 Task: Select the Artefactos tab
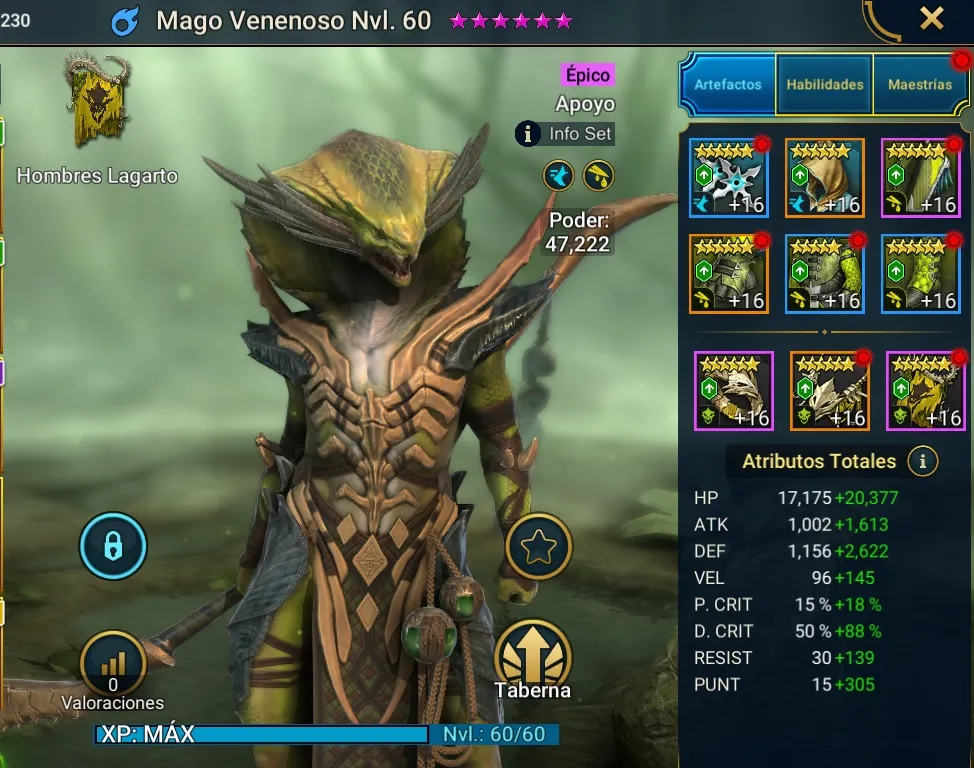pyautogui.click(x=728, y=85)
